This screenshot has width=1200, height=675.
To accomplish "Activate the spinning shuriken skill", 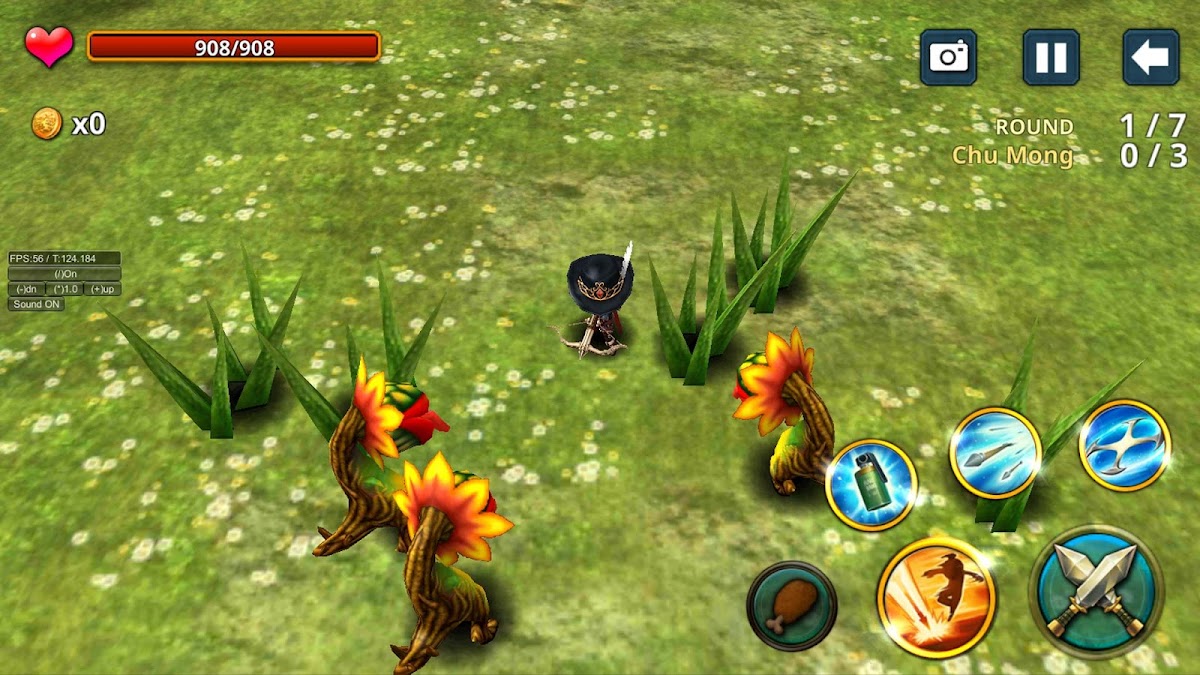I will (1124, 445).
